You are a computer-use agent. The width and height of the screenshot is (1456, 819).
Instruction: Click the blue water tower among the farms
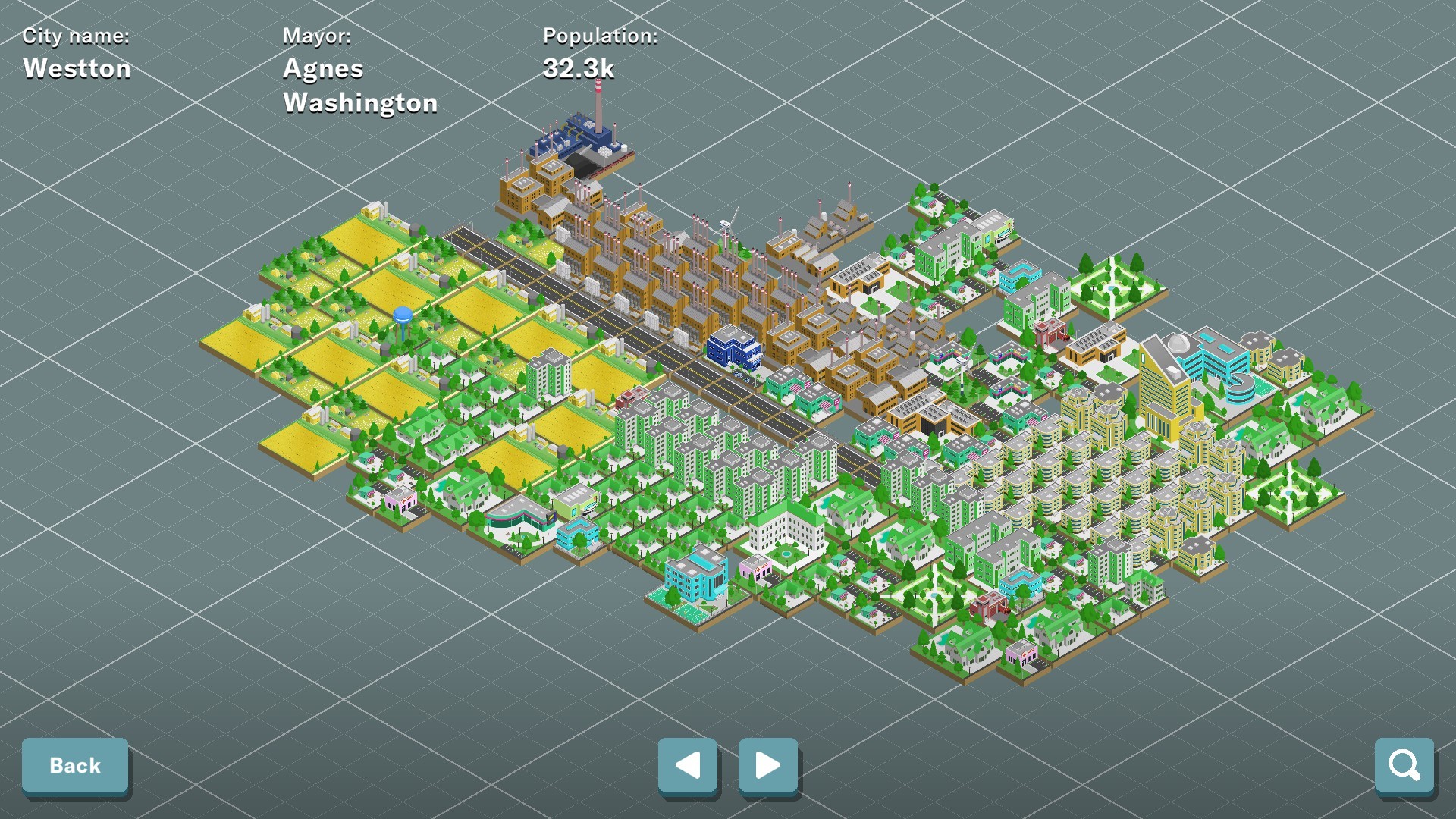coord(401,312)
